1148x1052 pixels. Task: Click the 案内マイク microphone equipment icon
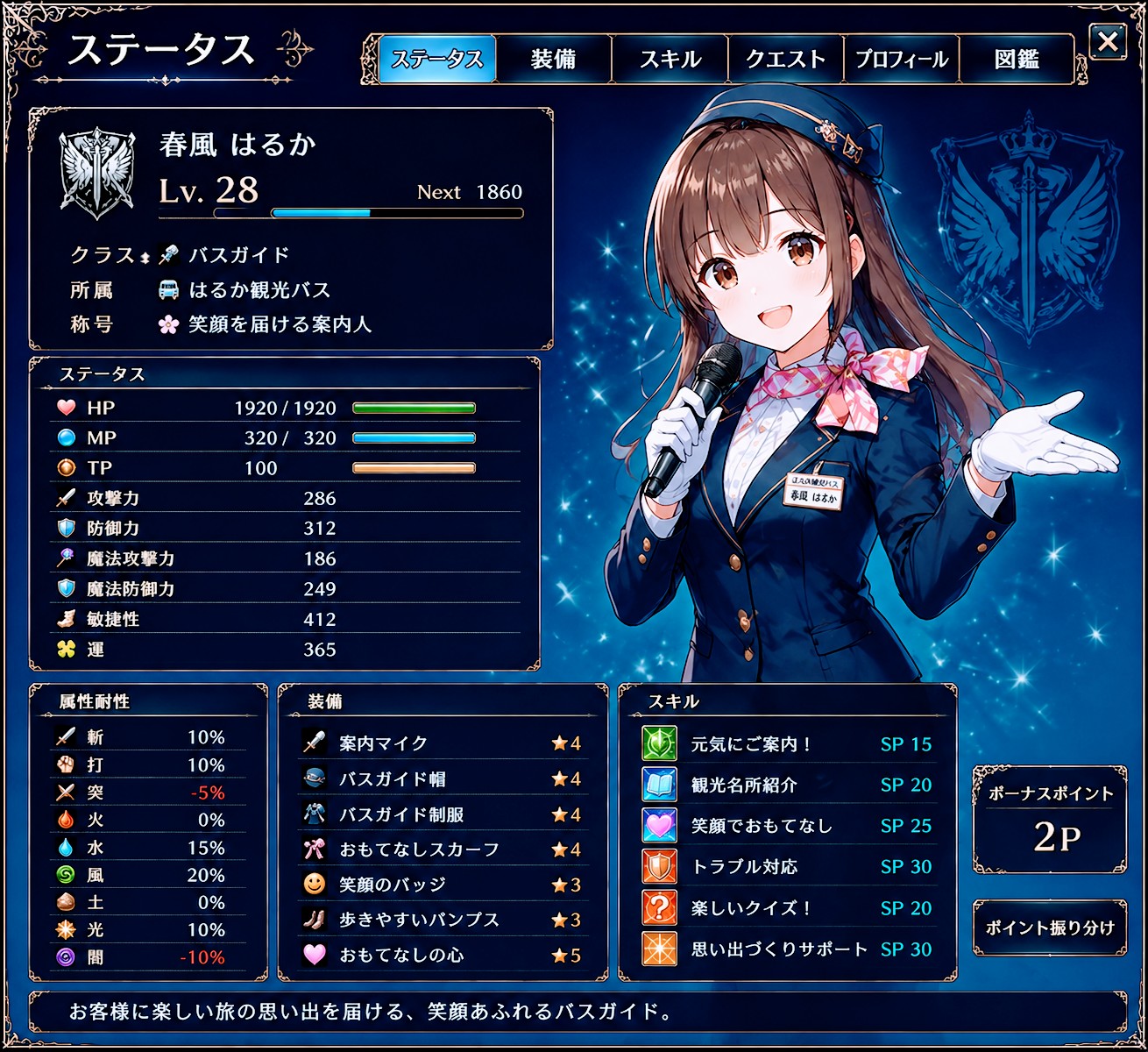pyautogui.click(x=313, y=743)
